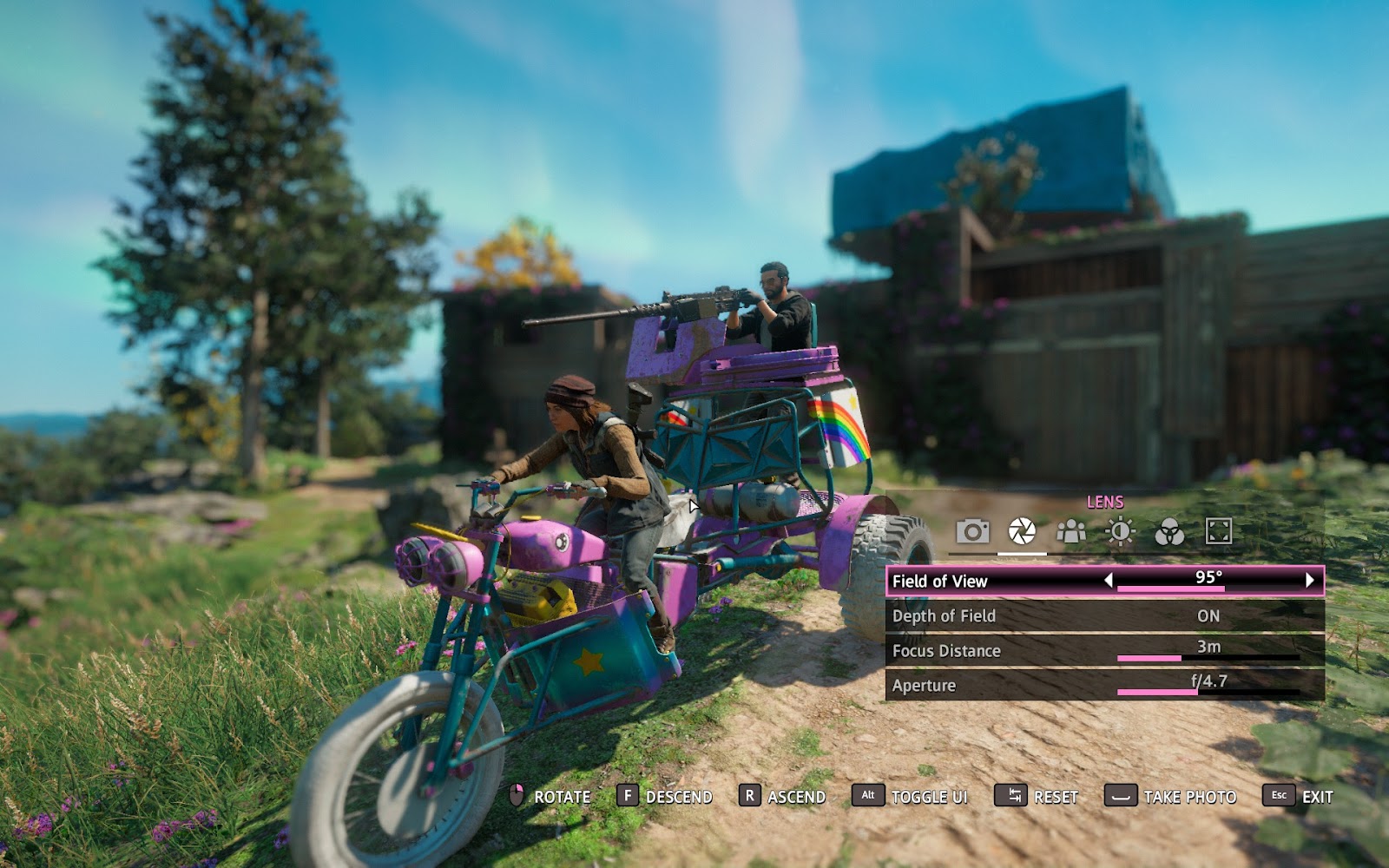The image size is (1389, 868).
Task: Select the lens aperture tab
Action: point(1022,531)
